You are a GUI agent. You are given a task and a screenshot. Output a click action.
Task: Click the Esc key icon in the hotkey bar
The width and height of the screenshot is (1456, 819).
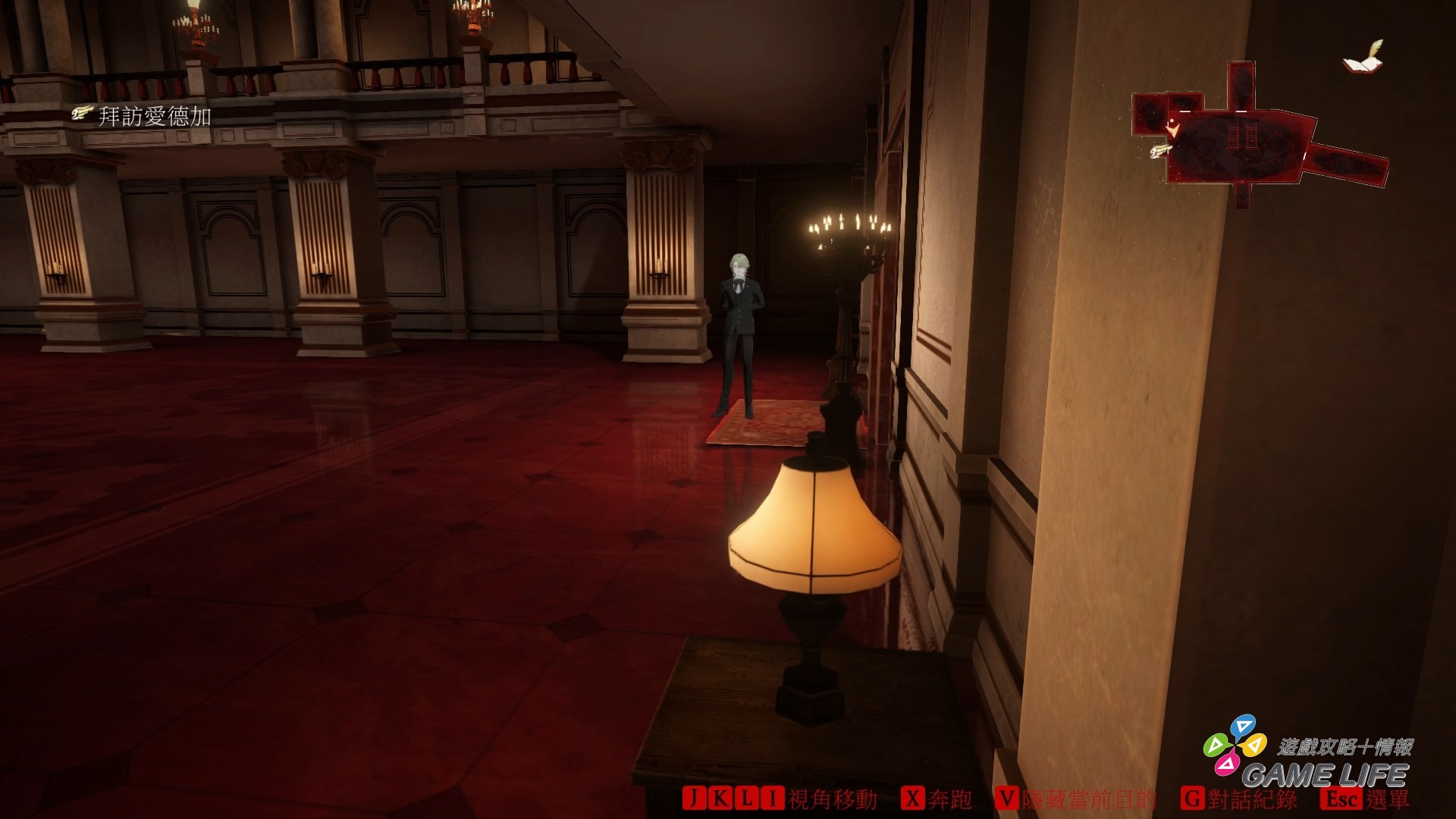[x=1341, y=798]
